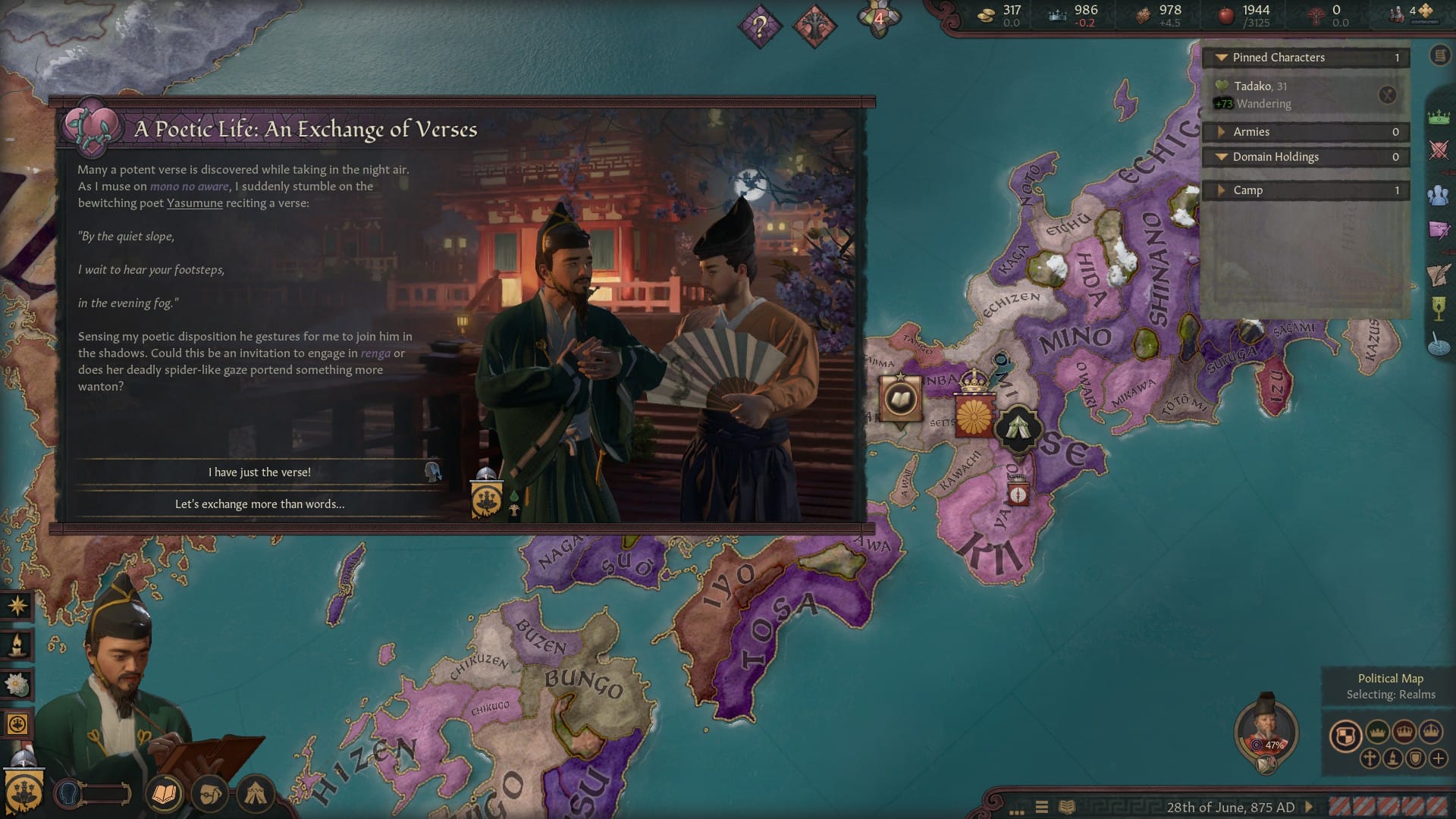The width and height of the screenshot is (1456, 819).
Task: Collapse the Pinned Characters section
Action: click(x=1221, y=58)
